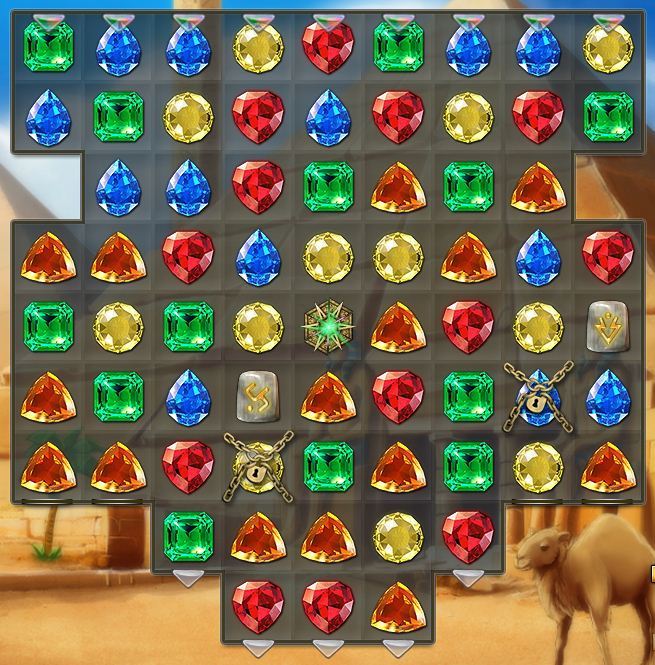The image size is (655, 665).
Task: Click the yellow gem below the chained blue gem
Action: point(538,466)
